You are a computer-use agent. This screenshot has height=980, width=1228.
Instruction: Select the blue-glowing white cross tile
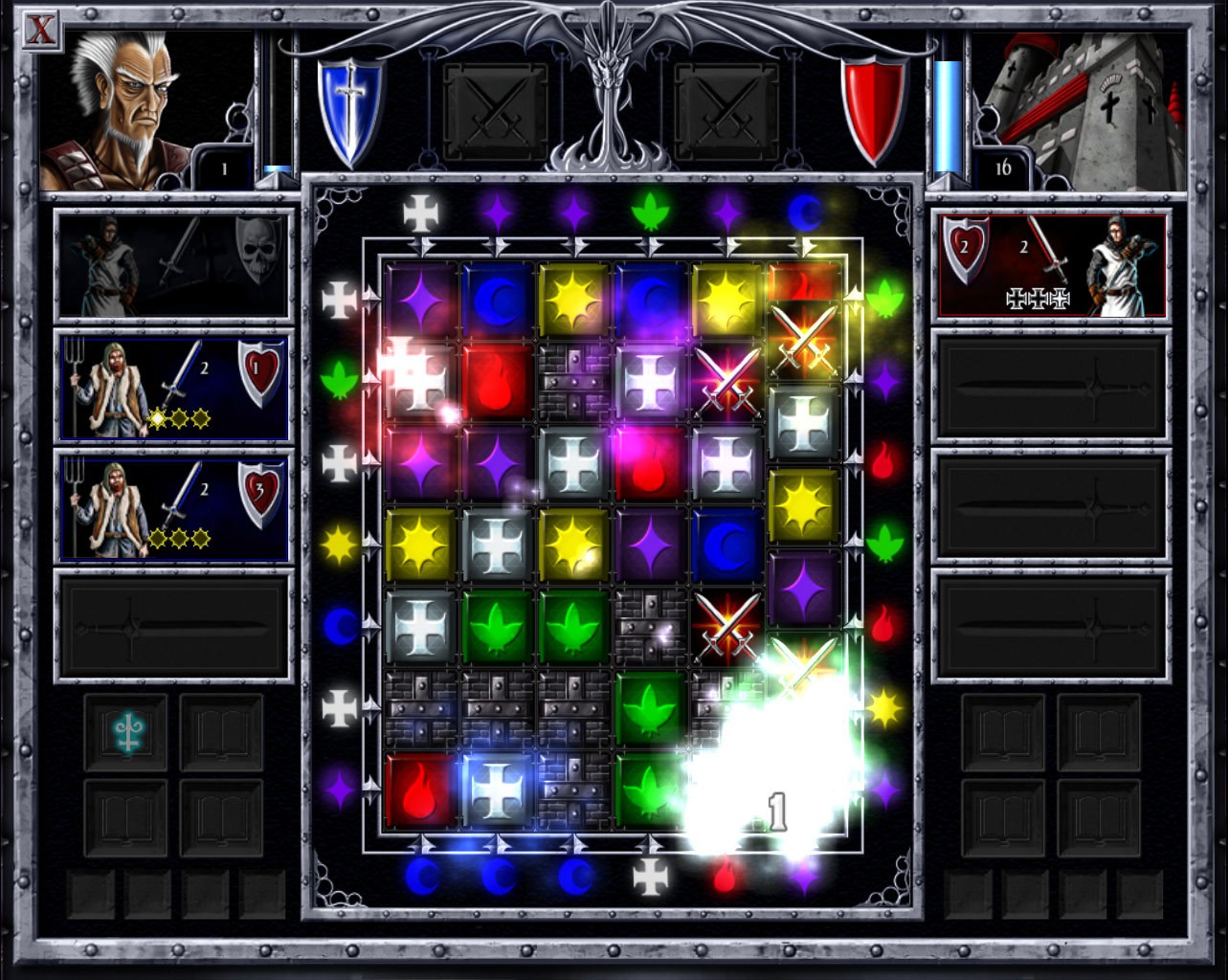498,791
